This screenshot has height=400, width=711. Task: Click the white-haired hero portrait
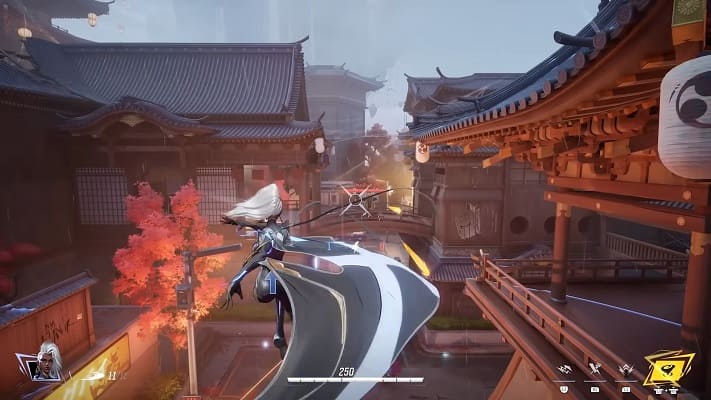[47, 361]
